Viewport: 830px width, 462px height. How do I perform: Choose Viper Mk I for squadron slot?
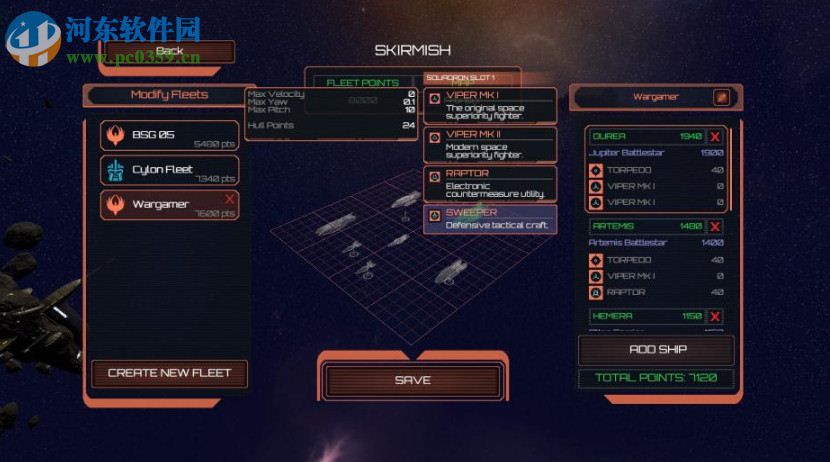coord(490,103)
